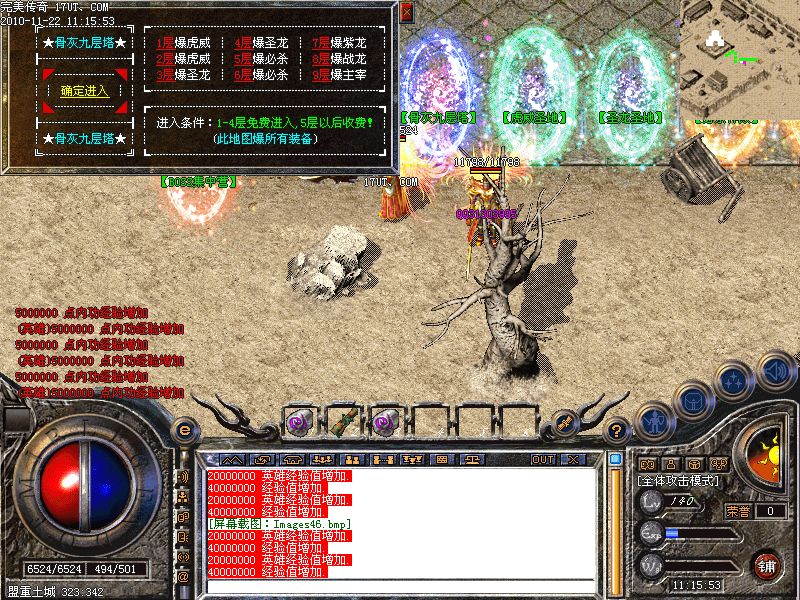Viewport: 800px width, 600px height.
Task: Toggle sound with the speaker icon
Action: point(774,369)
